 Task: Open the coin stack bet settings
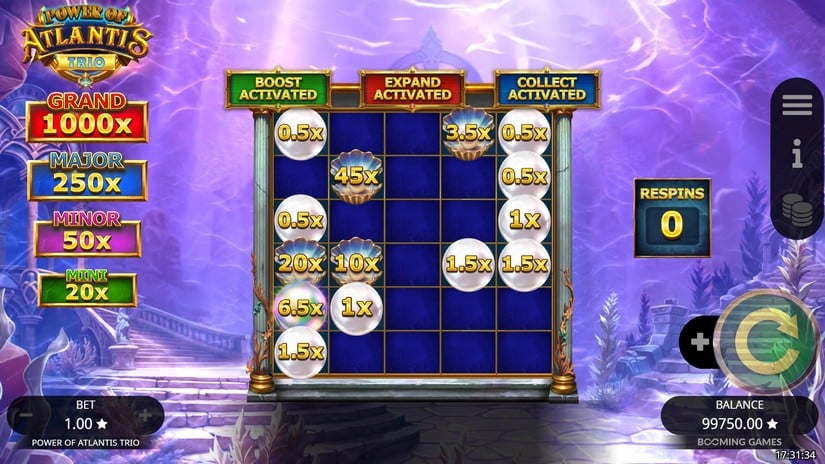tap(797, 210)
